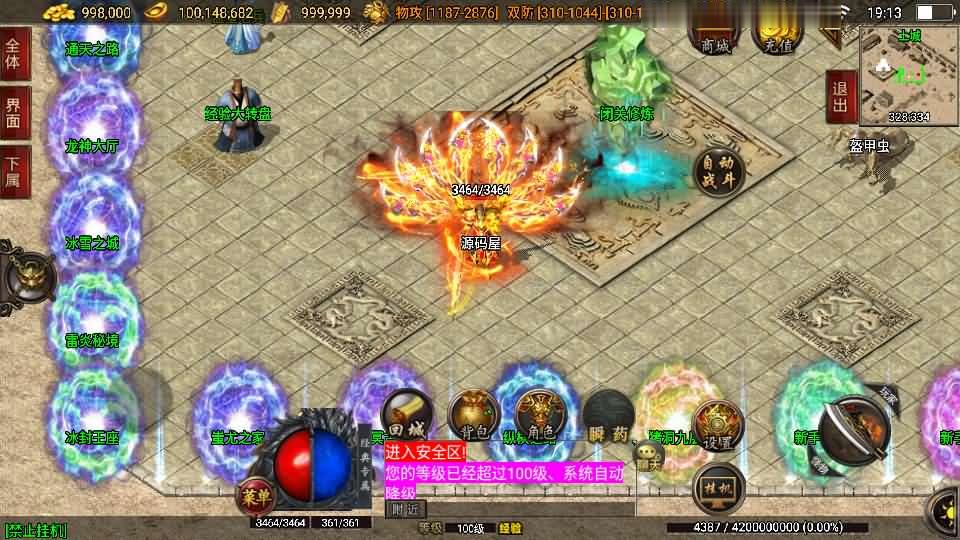Use the 回城 return-to-town scroll
The width and height of the screenshot is (960, 540).
pos(406,414)
